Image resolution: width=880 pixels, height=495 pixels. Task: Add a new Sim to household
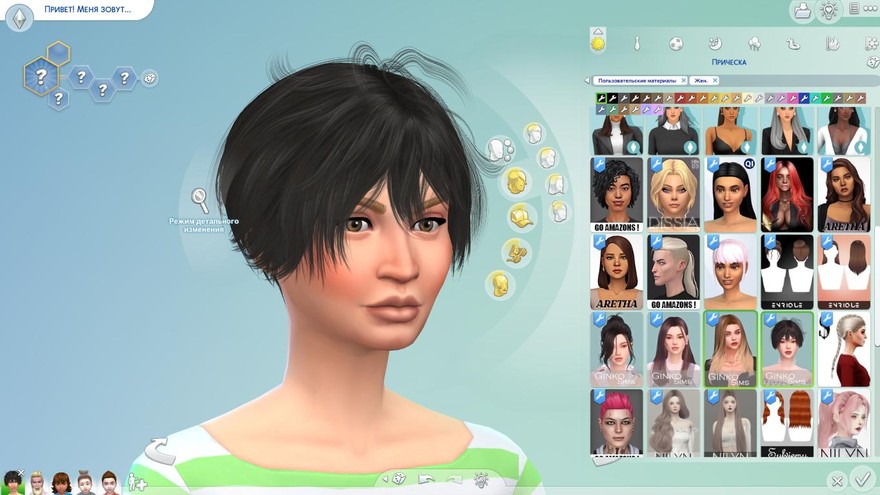(x=137, y=483)
